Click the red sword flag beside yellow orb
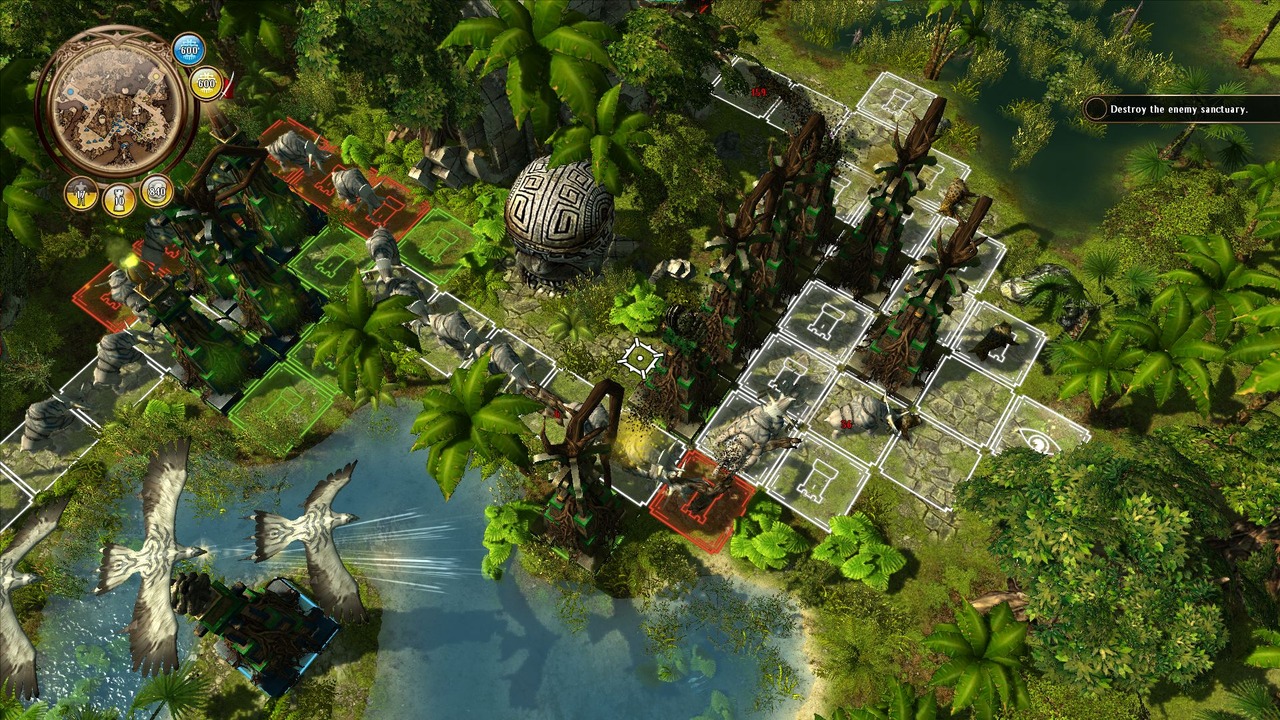 [x=229, y=86]
